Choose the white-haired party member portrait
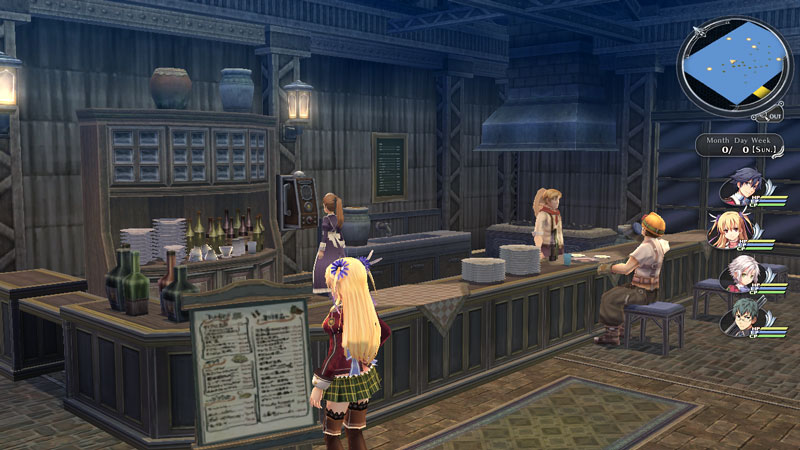This screenshot has width=800, height=450. click(x=739, y=272)
